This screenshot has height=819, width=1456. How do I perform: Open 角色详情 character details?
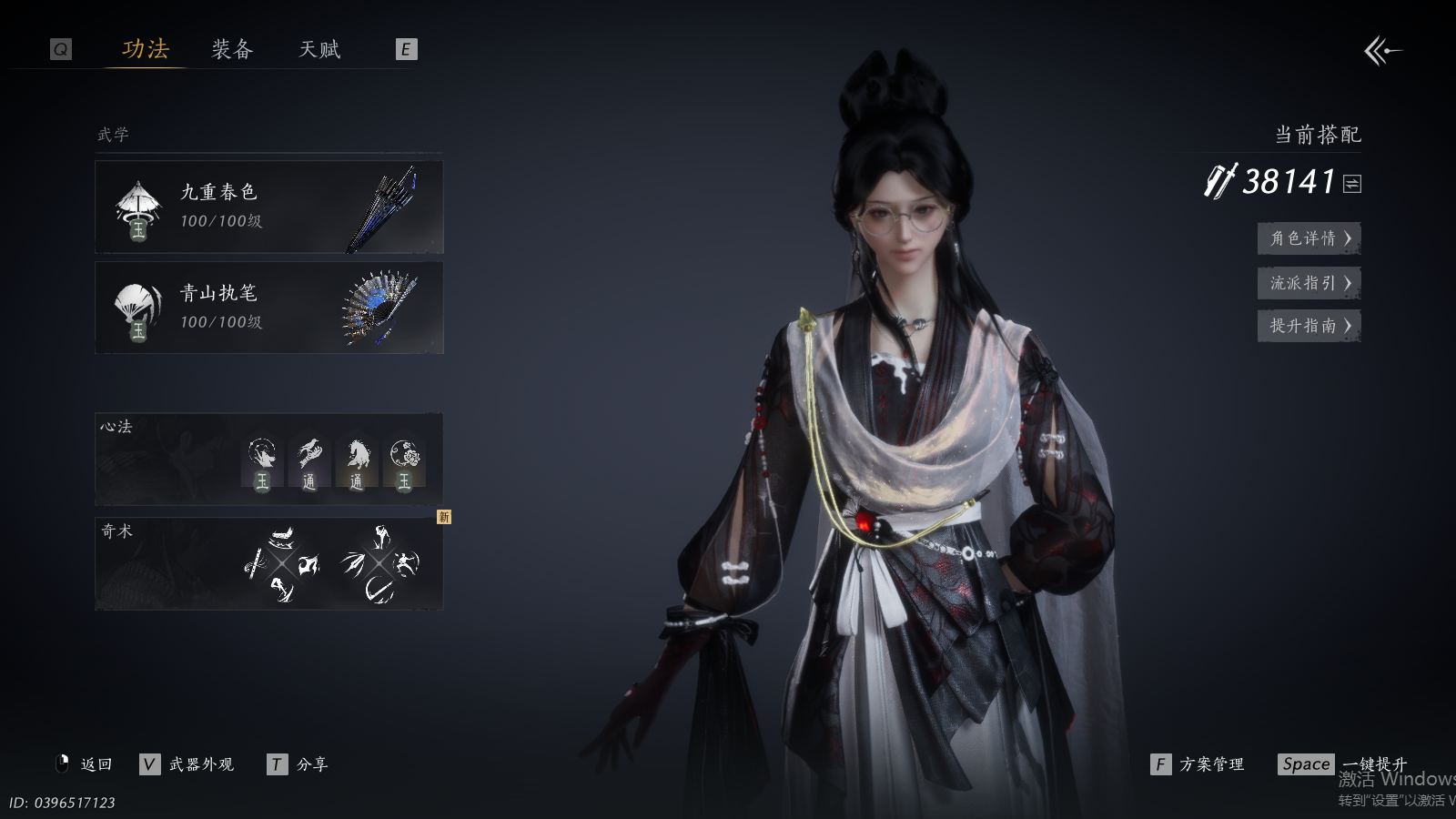click(x=1309, y=238)
